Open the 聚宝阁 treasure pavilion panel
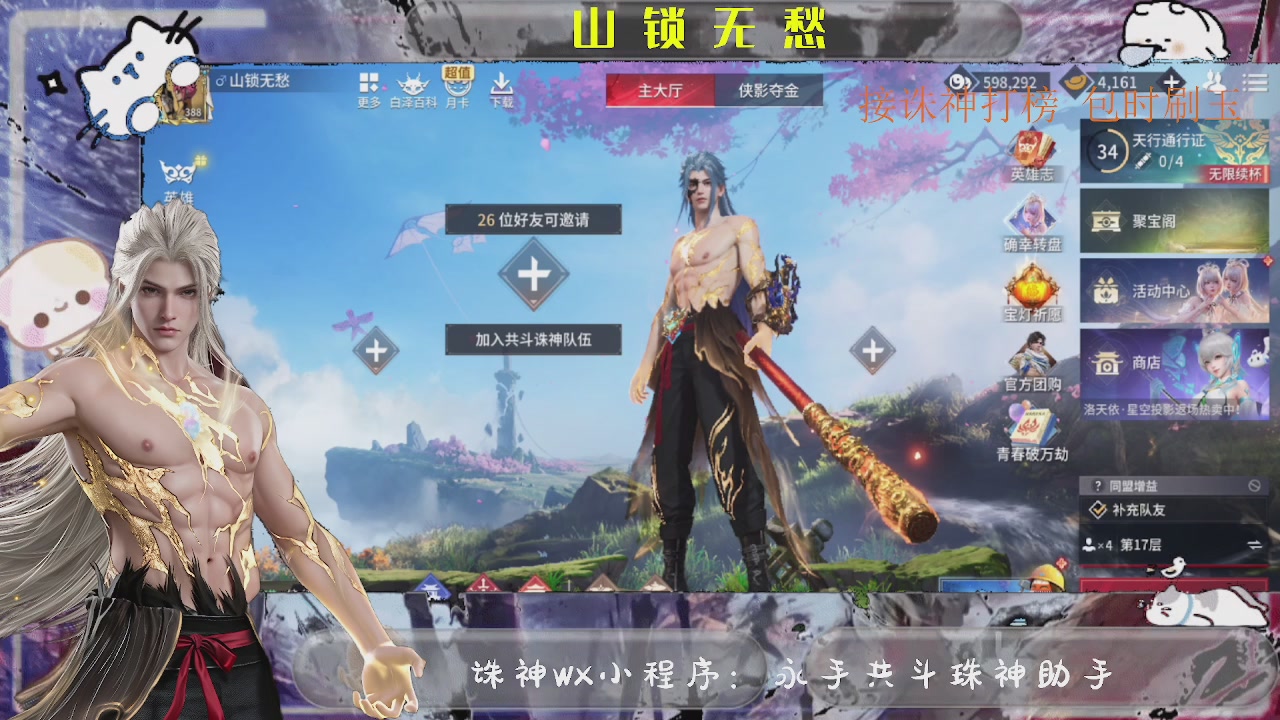Viewport: 1280px width, 720px height. (x=1160, y=222)
